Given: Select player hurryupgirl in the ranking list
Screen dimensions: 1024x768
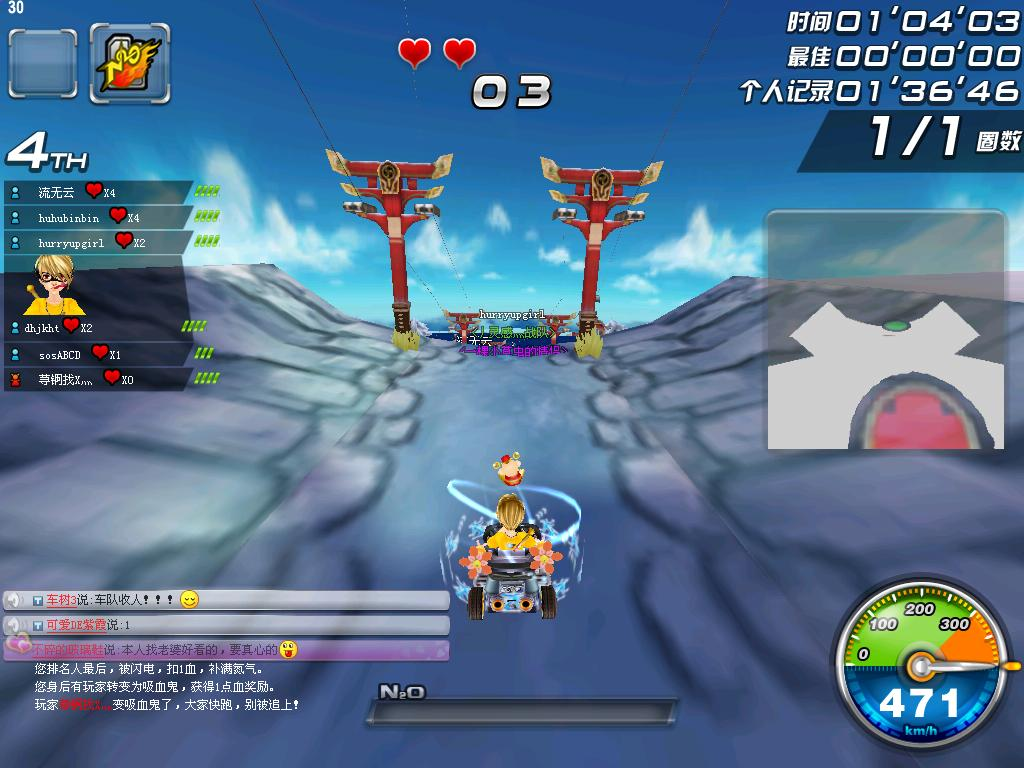Looking at the screenshot, I should tap(71, 243).
